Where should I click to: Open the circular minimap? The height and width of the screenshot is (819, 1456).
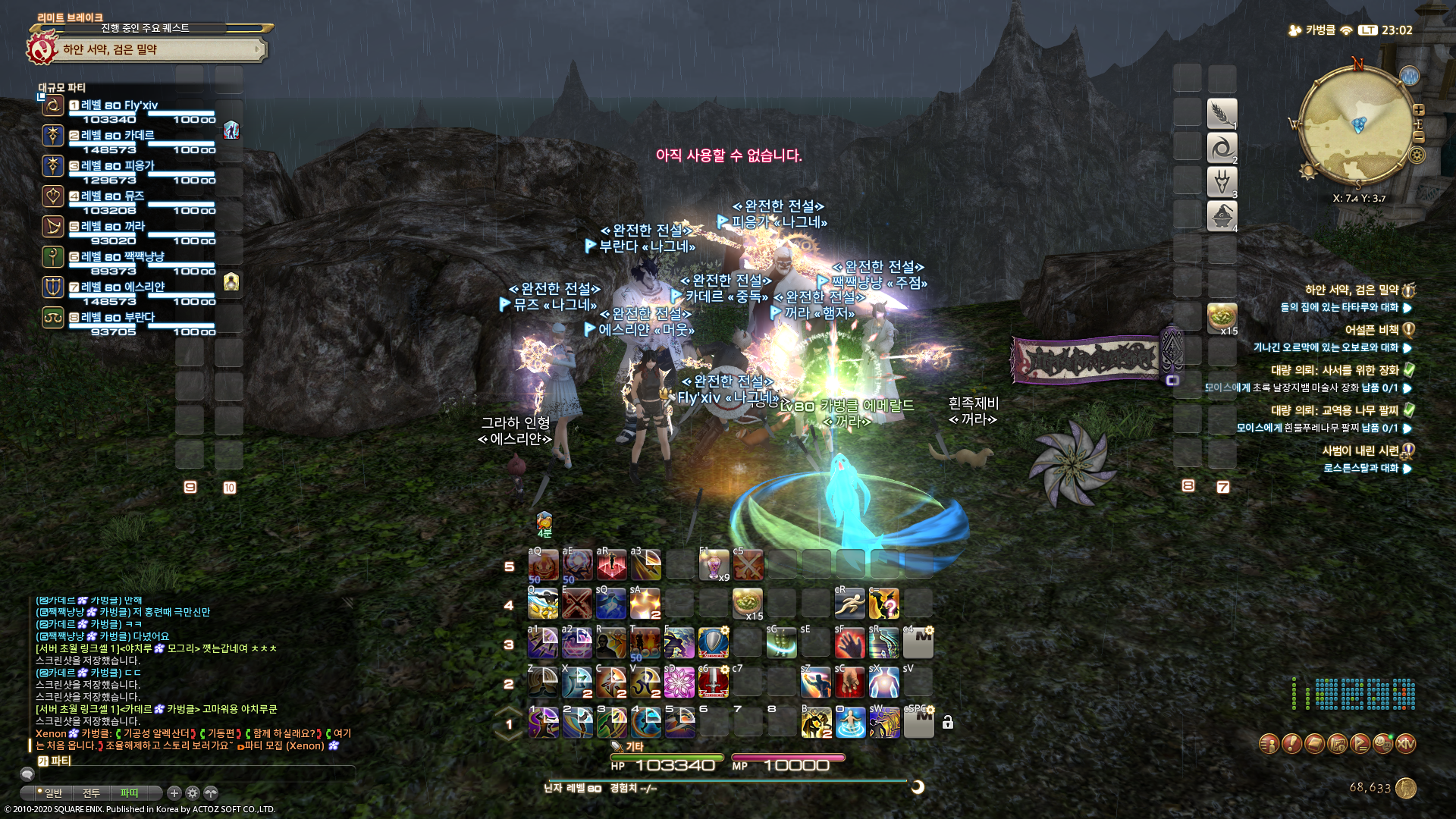(x=1357, y=125)
